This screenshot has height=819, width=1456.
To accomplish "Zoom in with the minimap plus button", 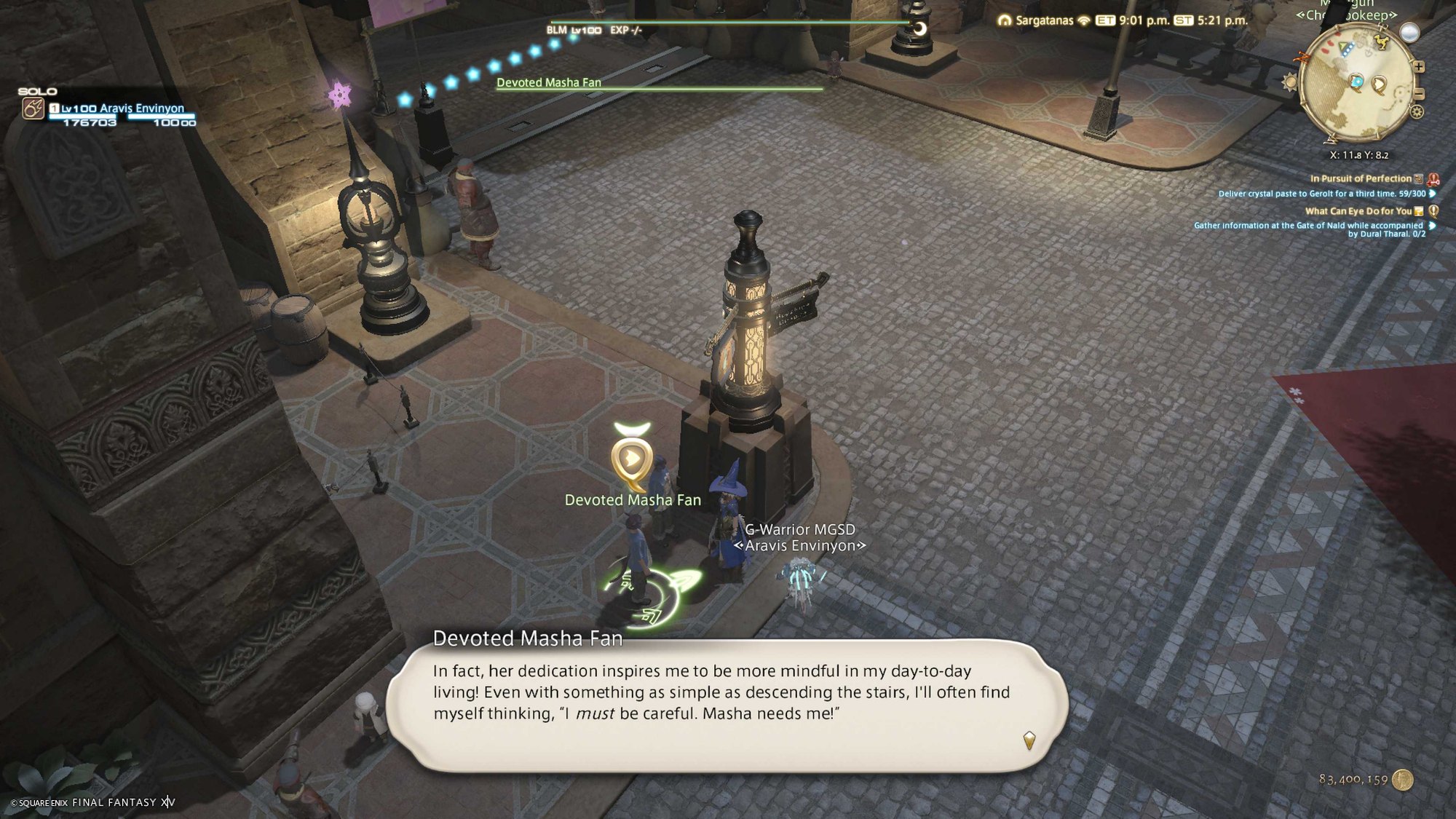I will 1419,67.
